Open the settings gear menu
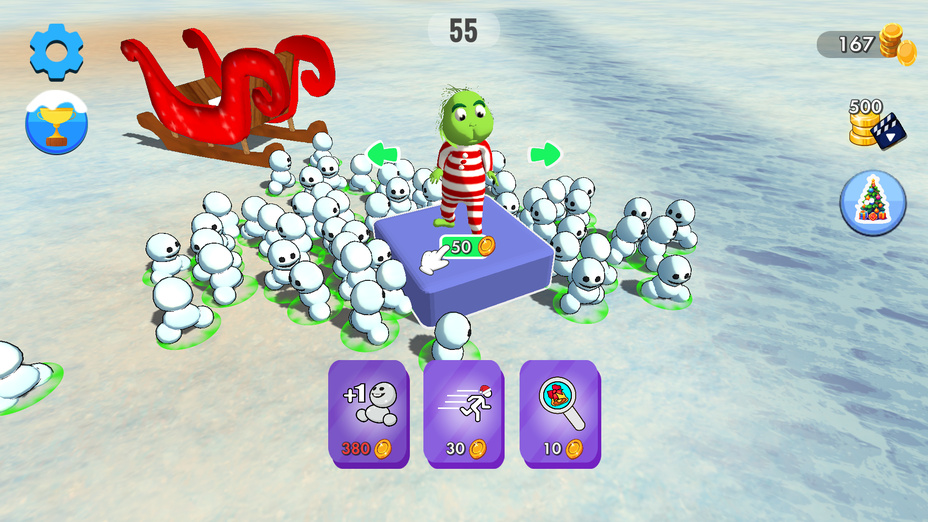The width and height of the screenshot is (928, 522). pos(56,52)
